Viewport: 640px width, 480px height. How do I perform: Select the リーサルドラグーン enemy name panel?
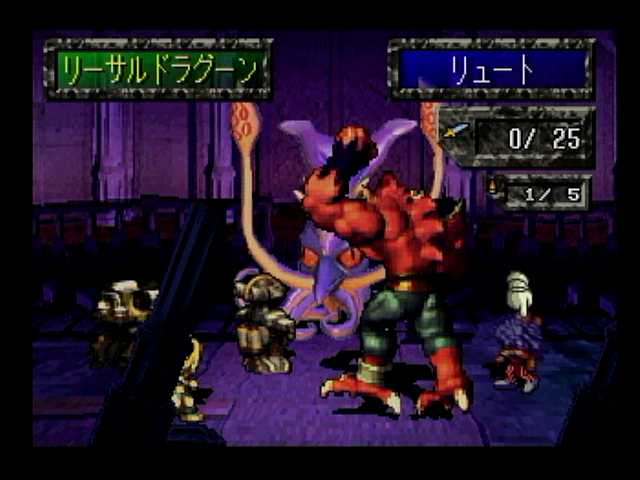(158, 69)
